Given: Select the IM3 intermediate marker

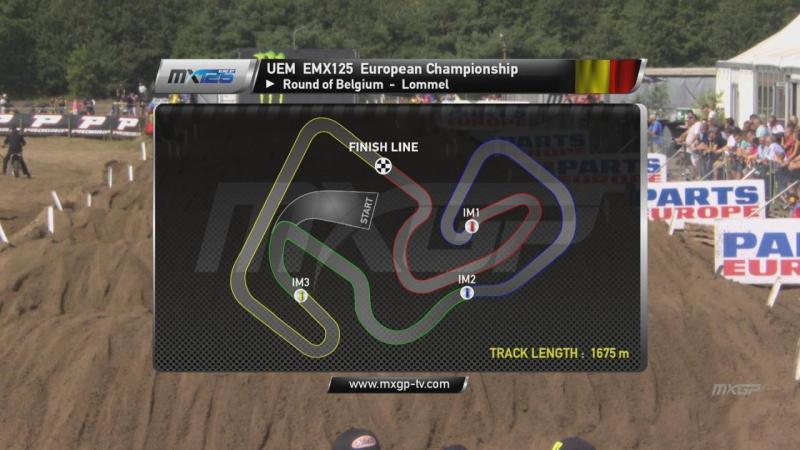Looking at the screenshot, I should 301,296.
